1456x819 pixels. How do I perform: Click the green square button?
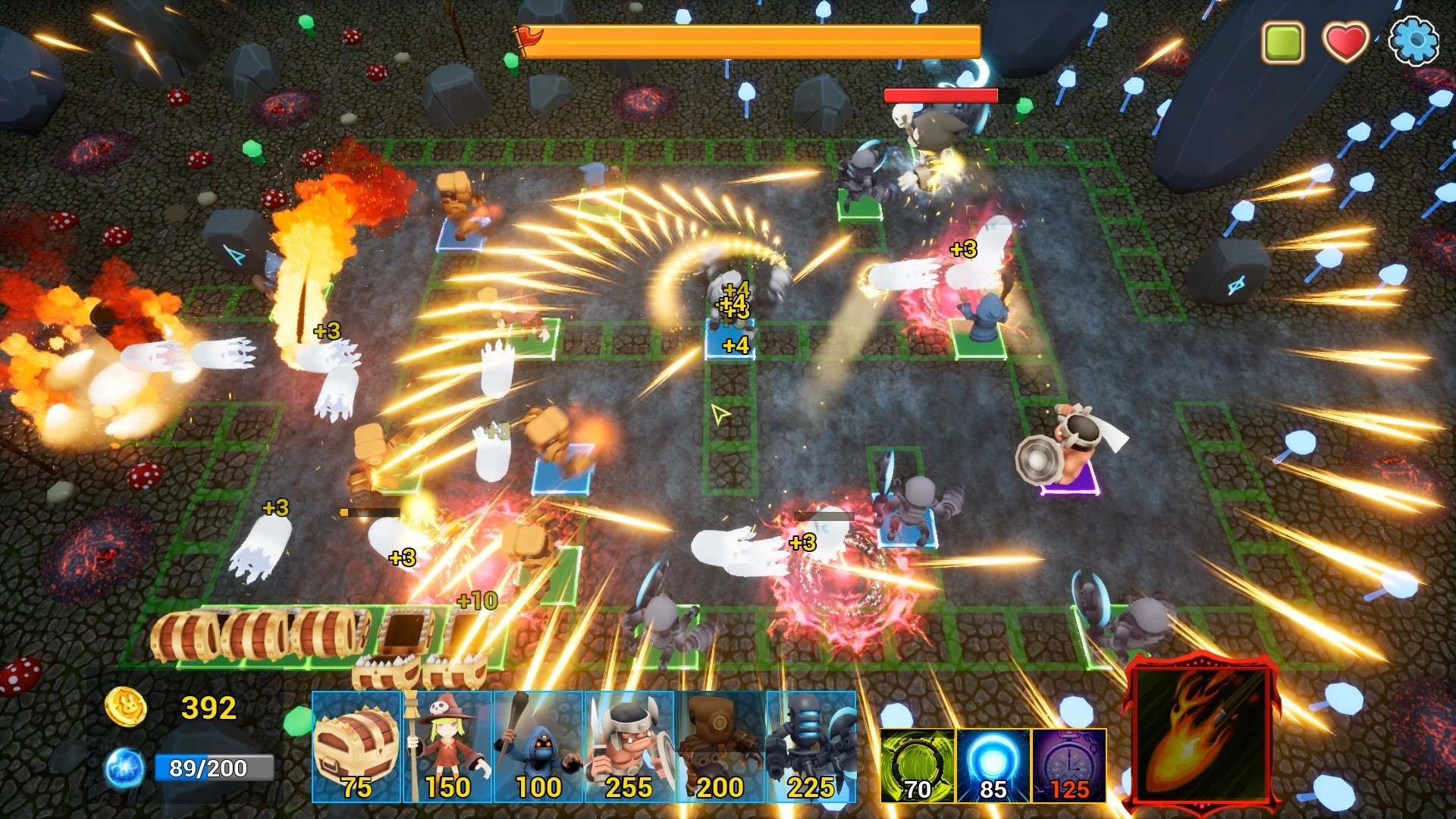coord(1282,42)
